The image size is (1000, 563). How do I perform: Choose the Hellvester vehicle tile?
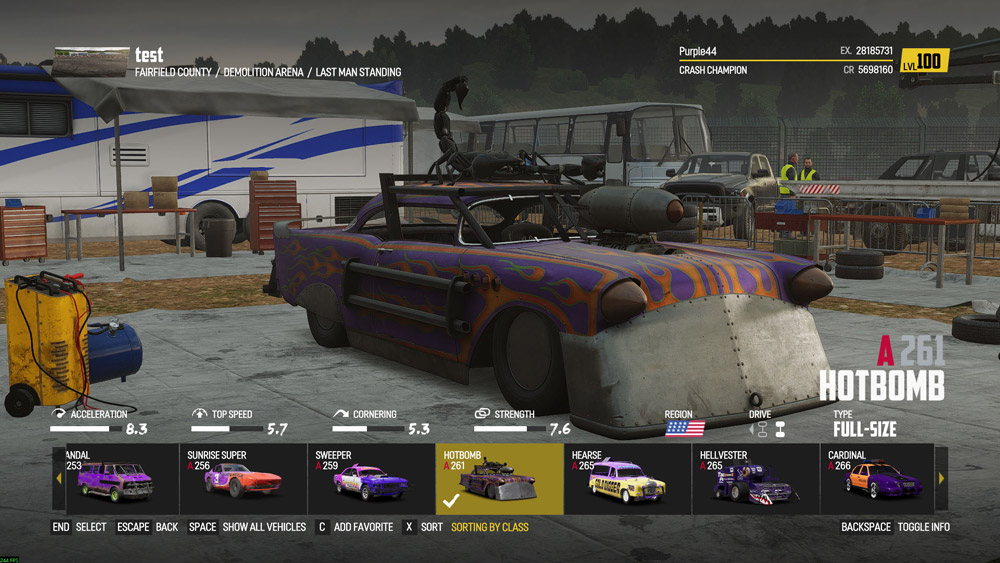tap(755, 479)
